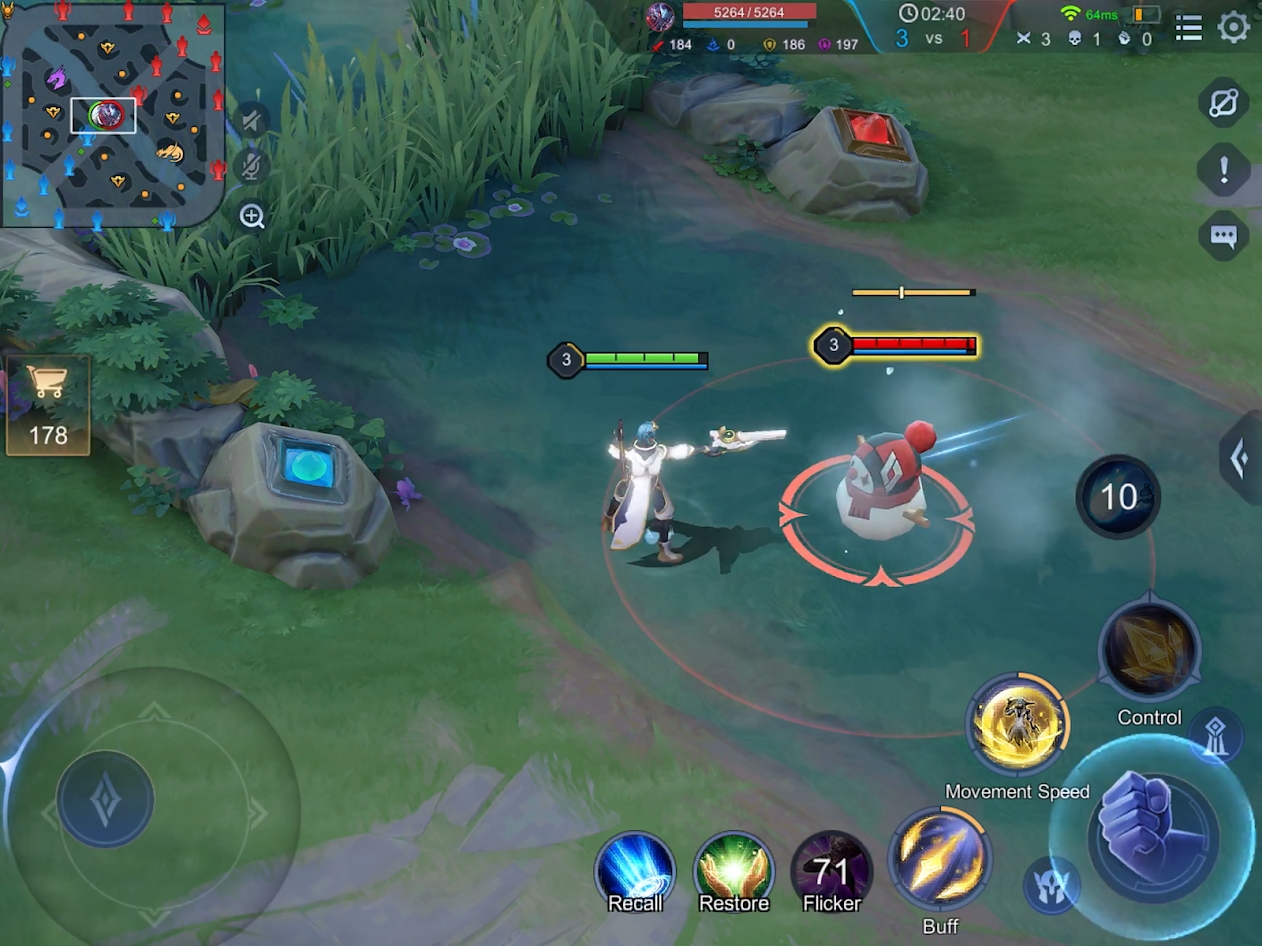Send an alert with the exclamation button
The height and width of the screenshot is (946, 1262).
tap(1224, 170)
